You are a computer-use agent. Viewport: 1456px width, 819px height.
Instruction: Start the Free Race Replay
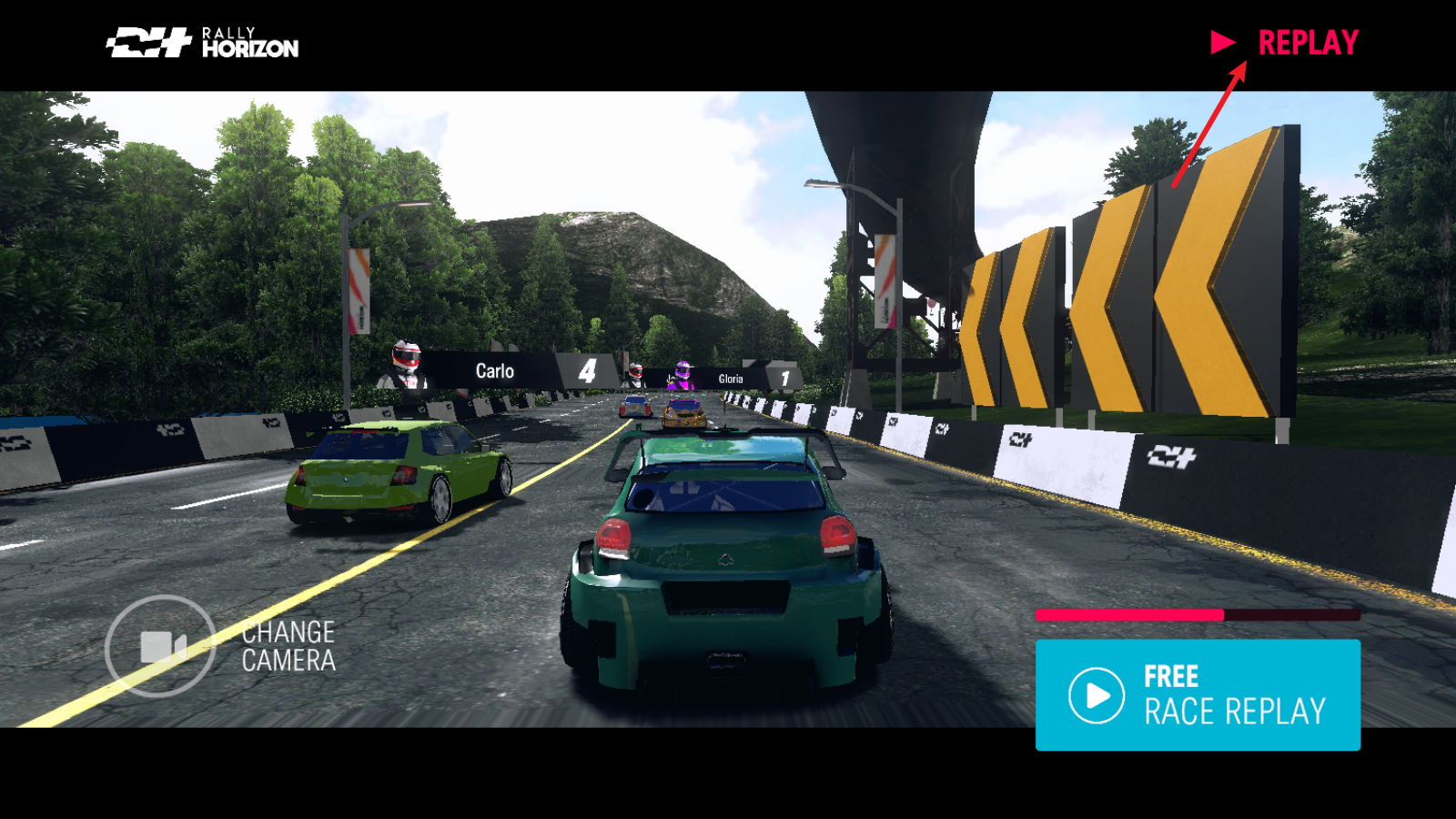[1198, 694]
